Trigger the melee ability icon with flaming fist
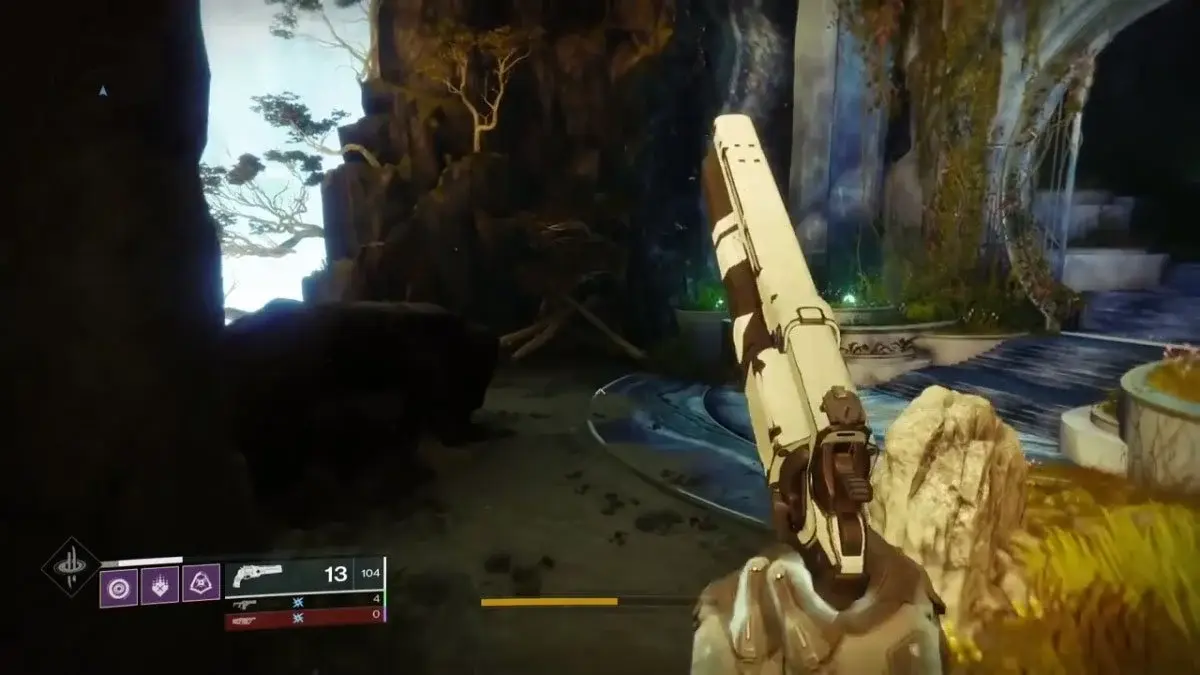 [159, 586]
